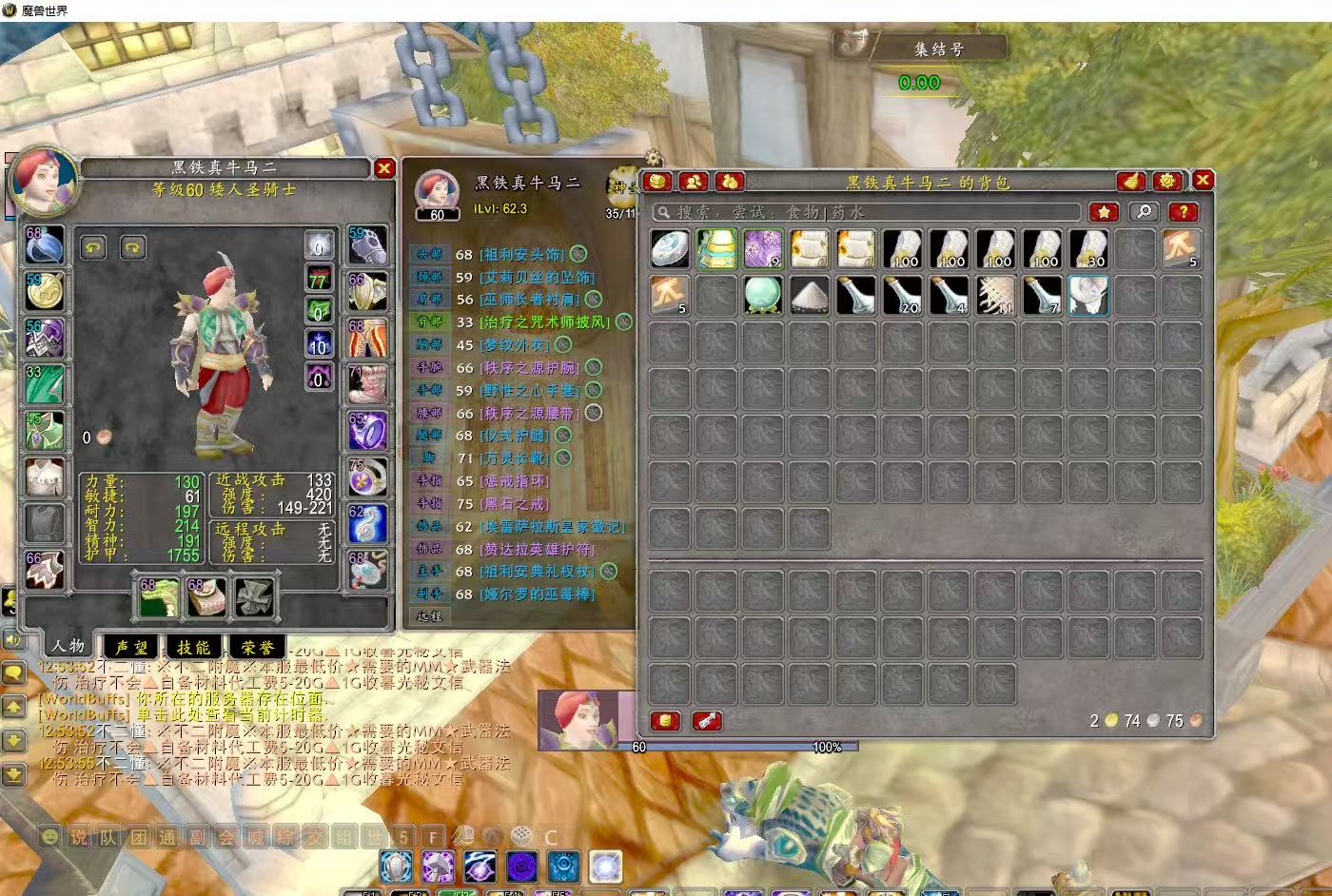Select the teal crystal orb in the bag
1332x896 pixels.
pos(763,295)
